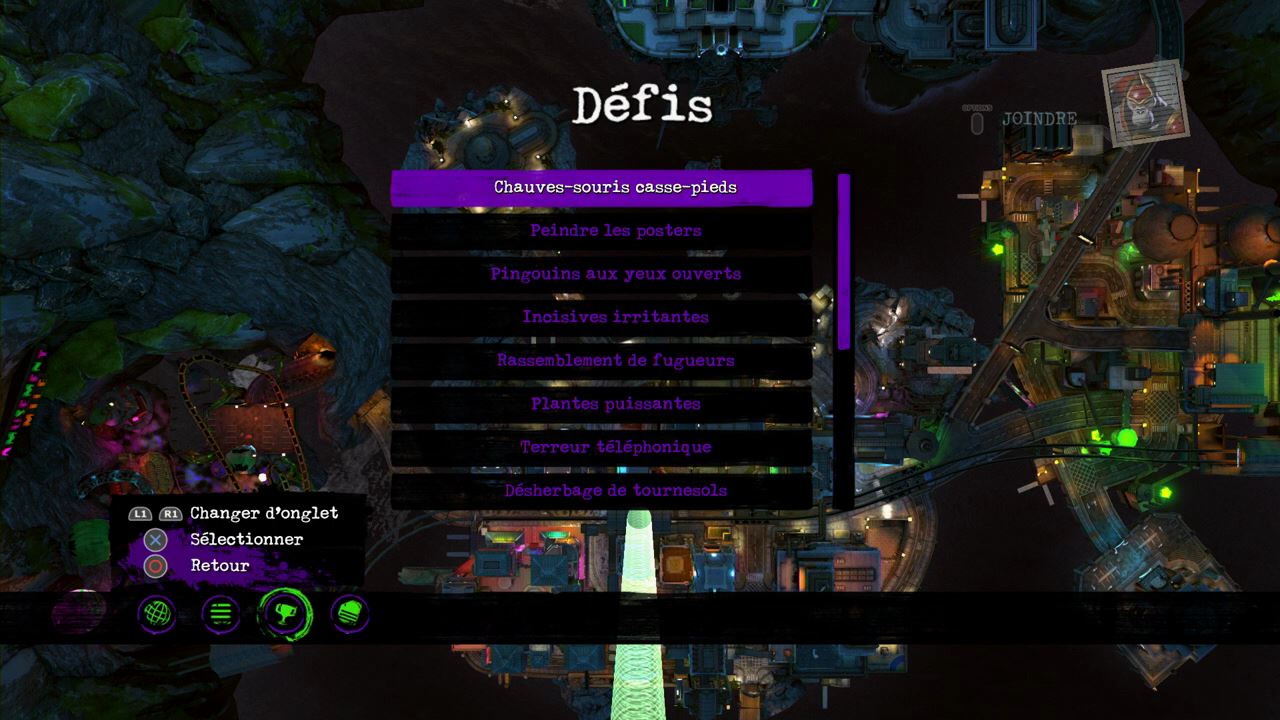Select the trophy challenges tab
Screen dimensions: 1280x720
click(285, 614)
